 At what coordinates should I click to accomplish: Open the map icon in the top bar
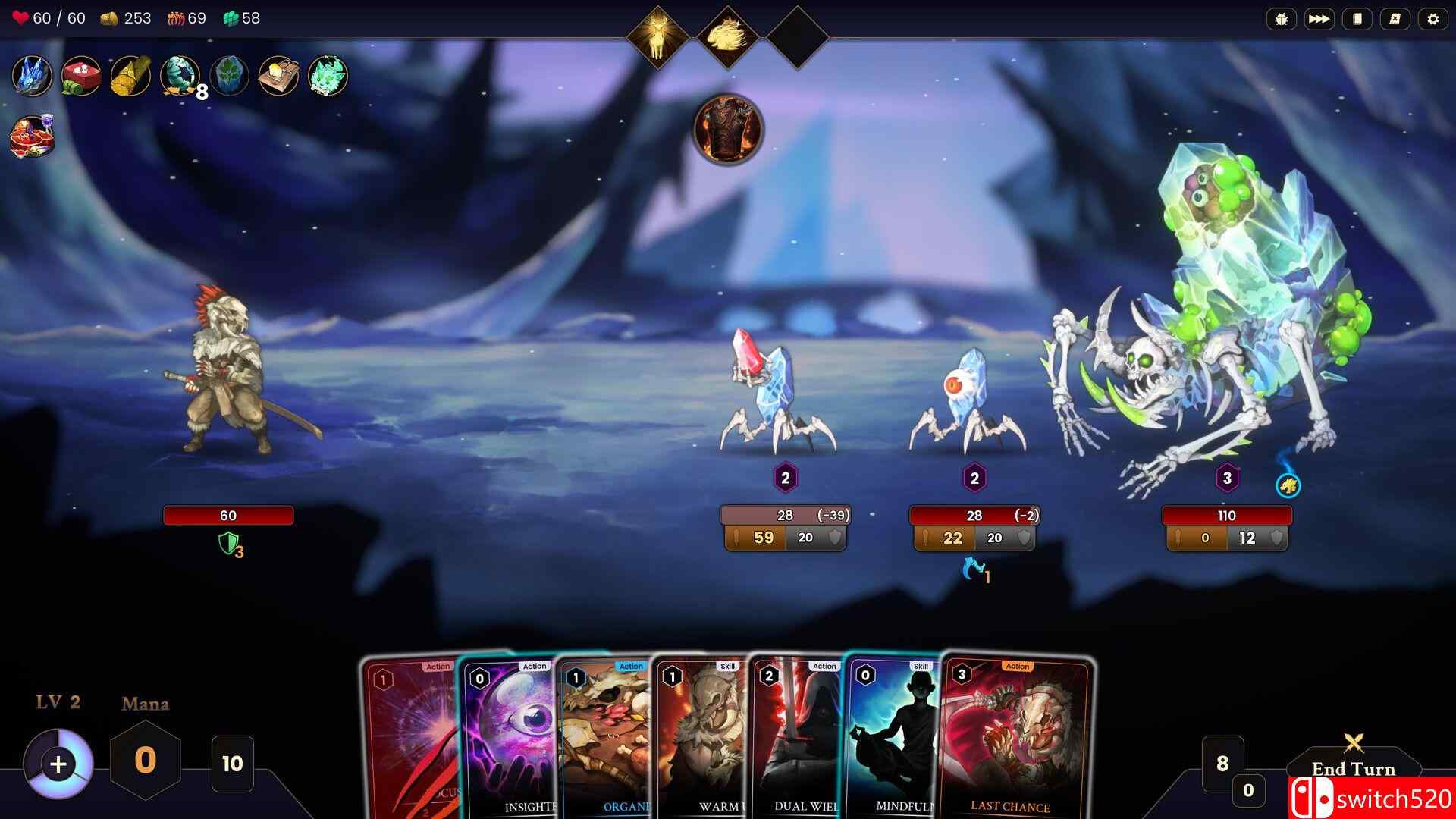1395,19
